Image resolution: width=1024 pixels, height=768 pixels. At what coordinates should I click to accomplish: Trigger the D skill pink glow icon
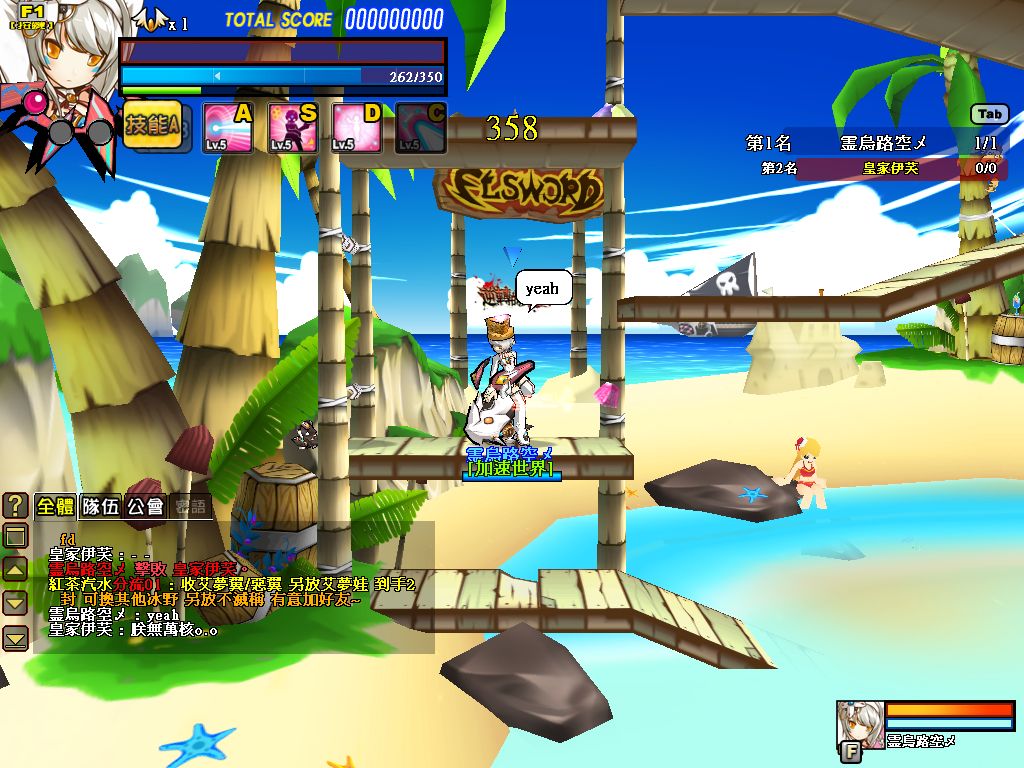[356, 128]
